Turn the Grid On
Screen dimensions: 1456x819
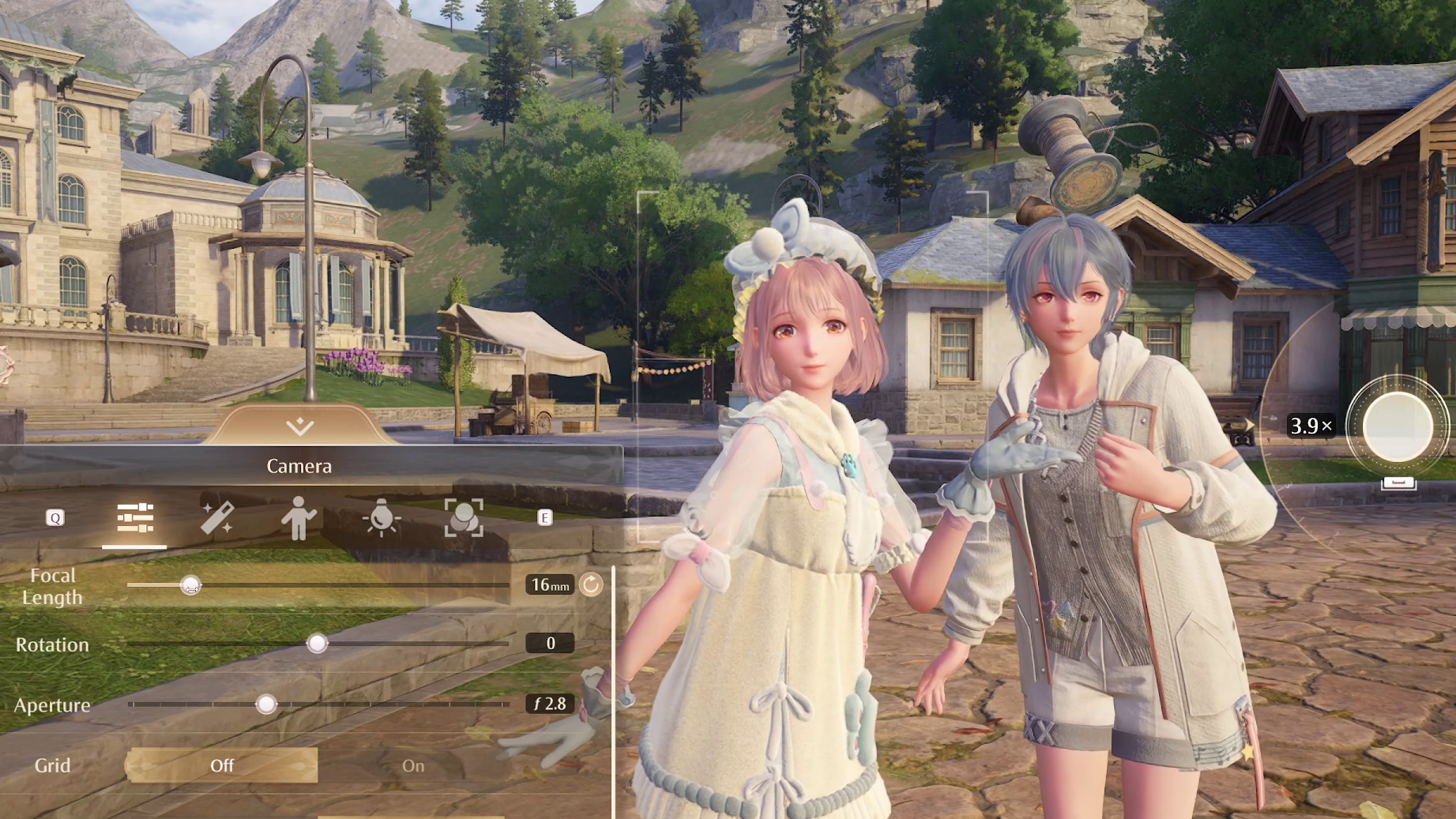[413, 765]
